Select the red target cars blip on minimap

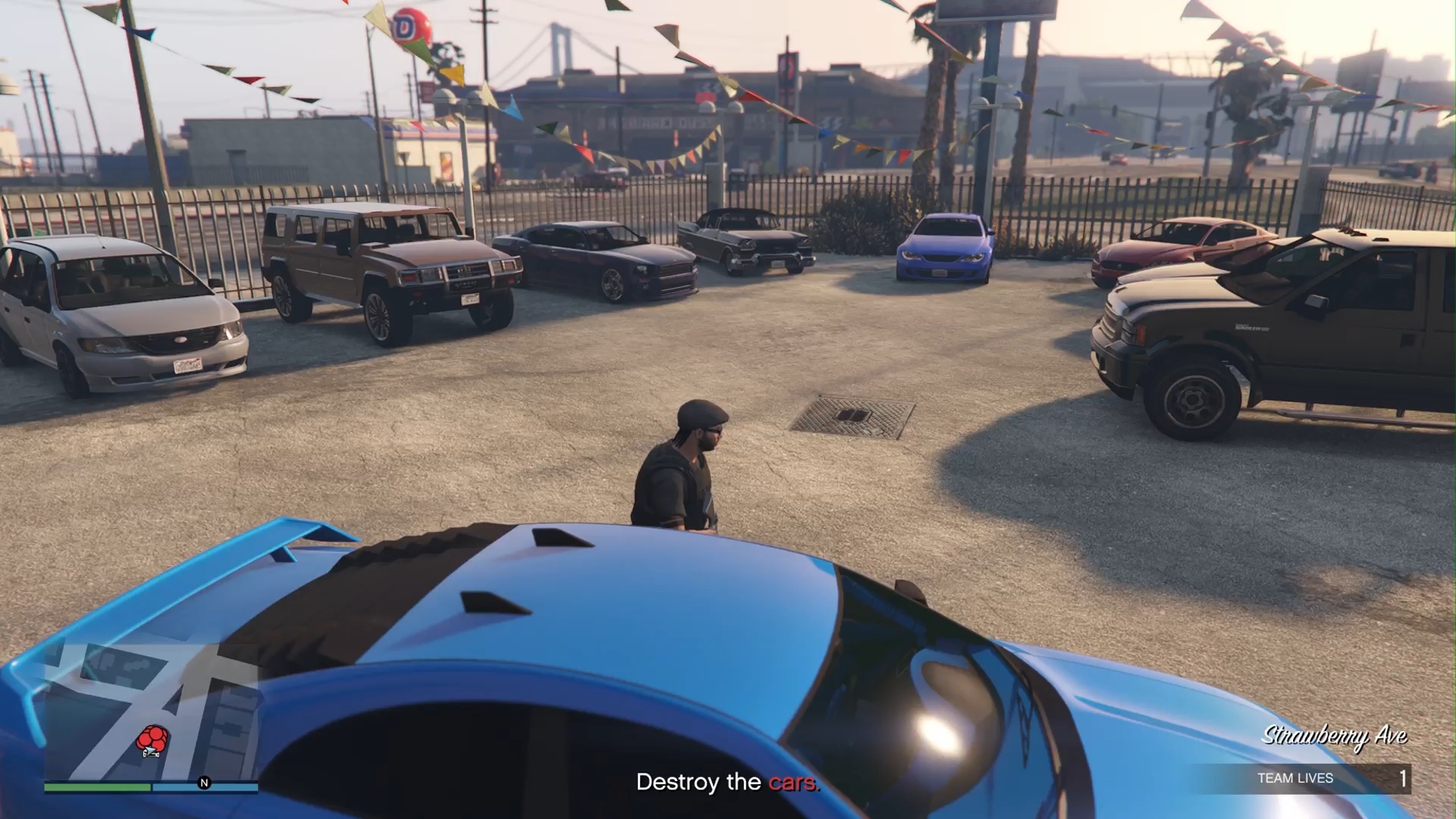pyautogui.click(x=153, y=739)
